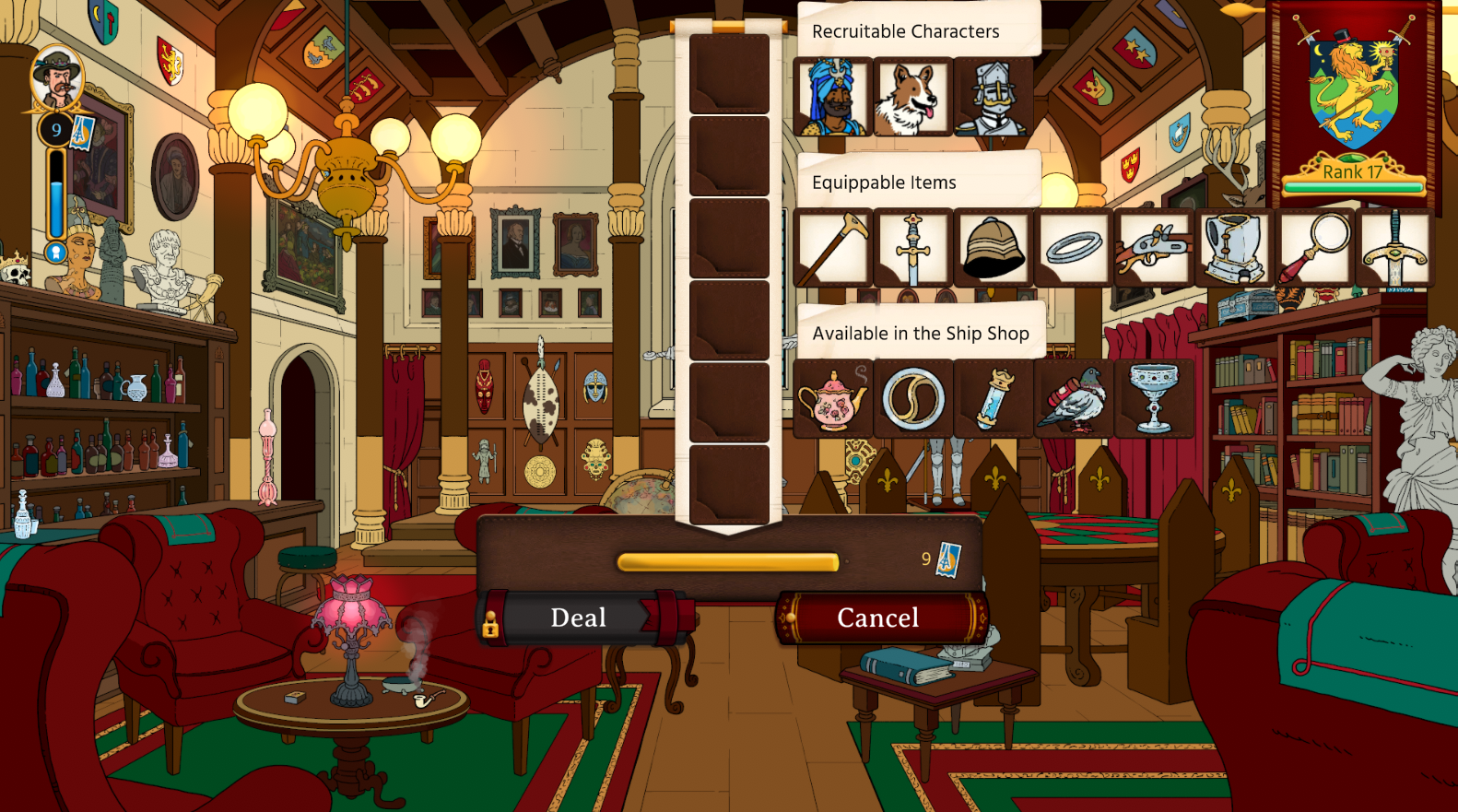Choose the pink floral teapot
Viewport: 1458px width, 812px height.
pos(832,399)
